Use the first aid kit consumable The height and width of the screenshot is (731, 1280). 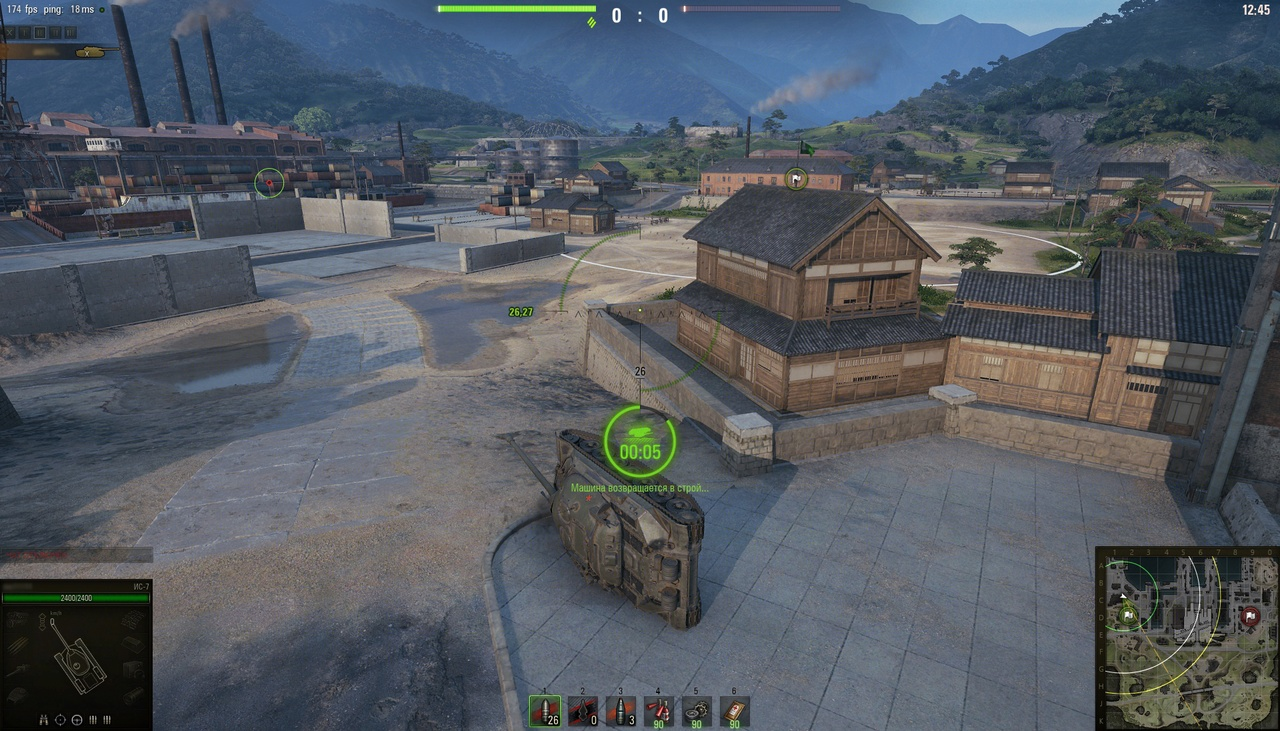pyautogui.click(x=735, y=710)
